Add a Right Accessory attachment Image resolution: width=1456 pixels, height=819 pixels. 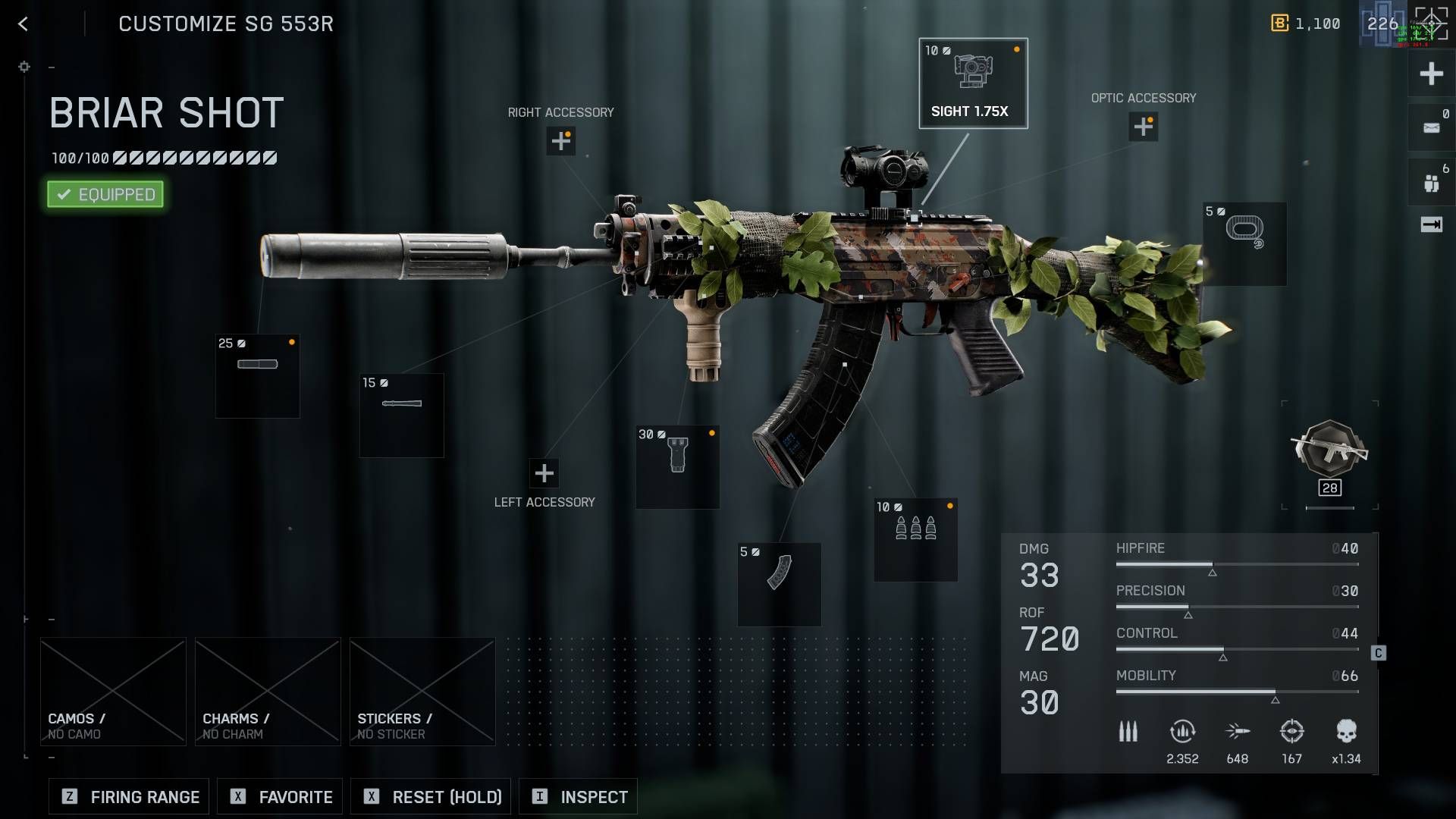pos(560,141)
